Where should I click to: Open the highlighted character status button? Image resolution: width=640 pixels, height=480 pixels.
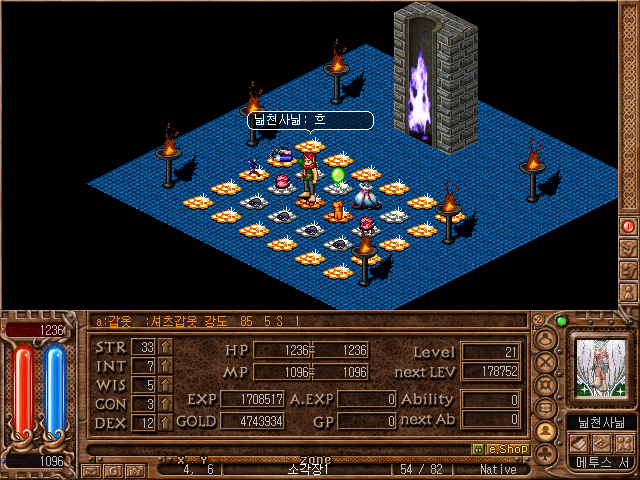pos(546,431)
